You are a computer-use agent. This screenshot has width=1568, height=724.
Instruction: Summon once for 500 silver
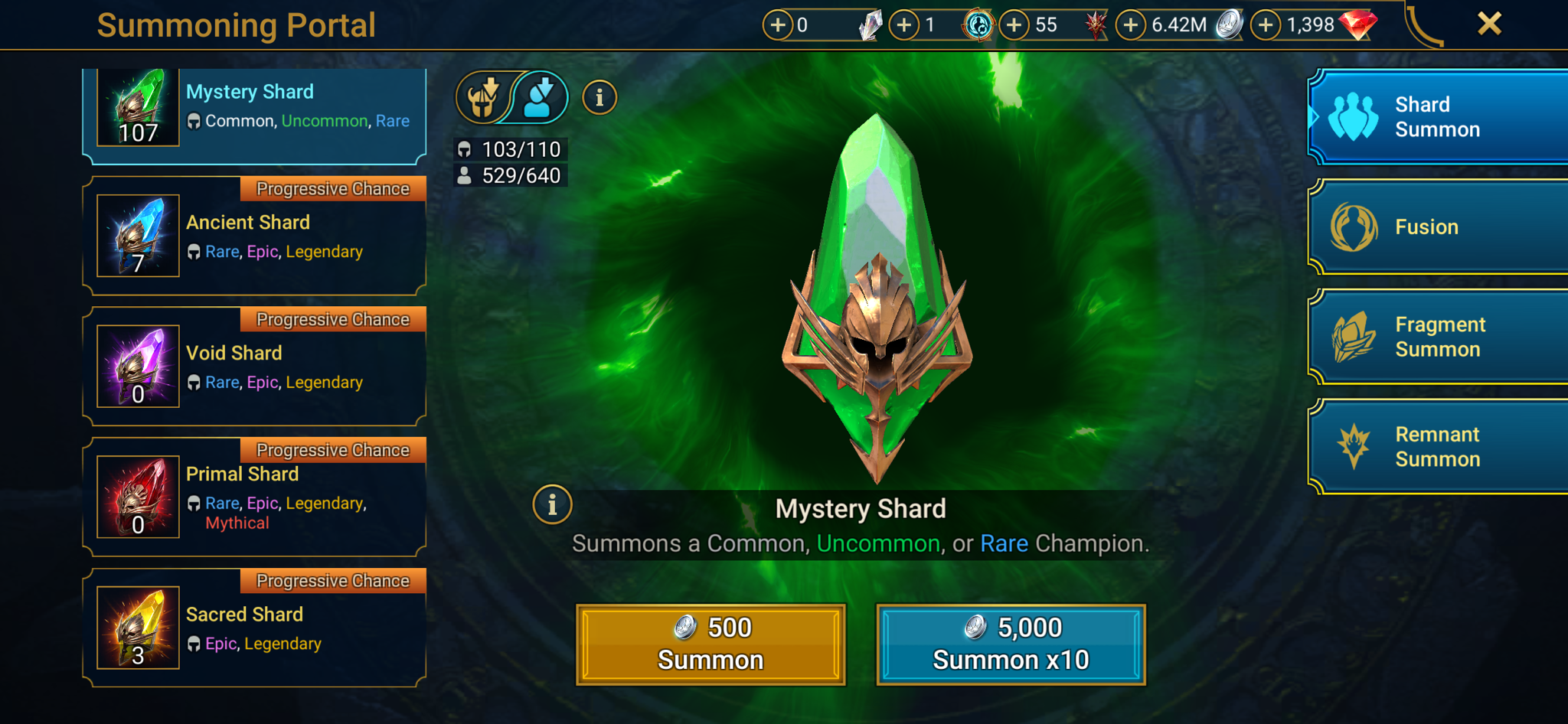710,644
